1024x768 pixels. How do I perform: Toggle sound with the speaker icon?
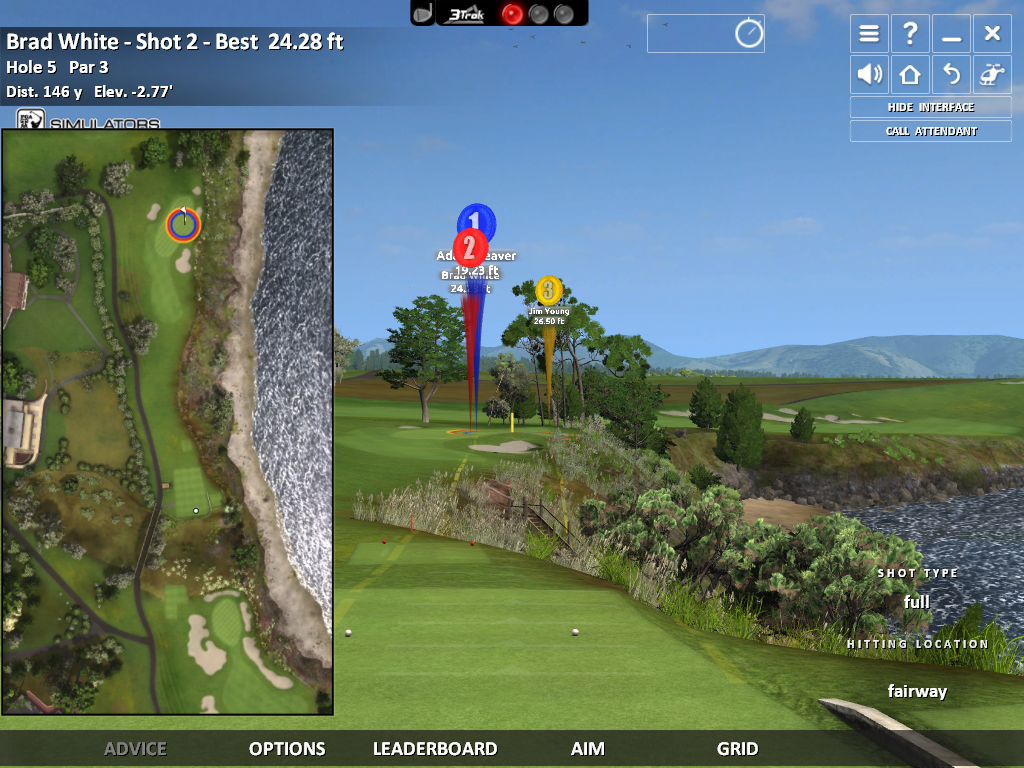pyautogui.click(x=869, y=74)
